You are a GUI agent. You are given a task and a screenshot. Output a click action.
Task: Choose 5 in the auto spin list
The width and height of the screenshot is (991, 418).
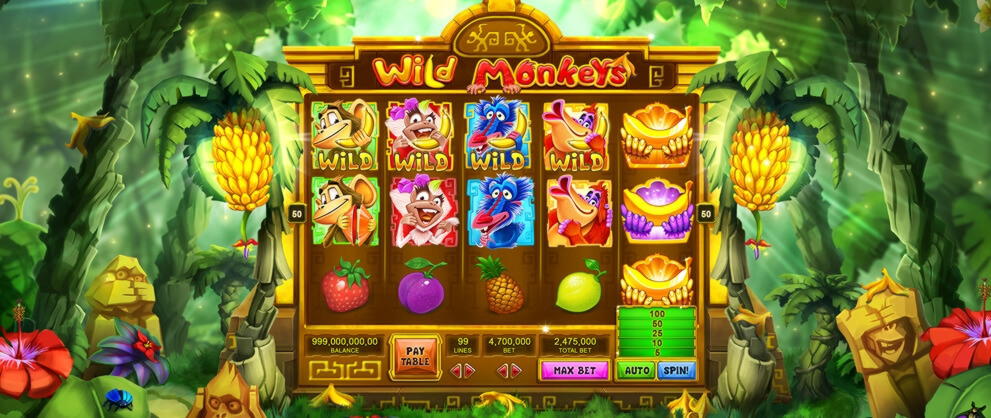tap(656, 351)
